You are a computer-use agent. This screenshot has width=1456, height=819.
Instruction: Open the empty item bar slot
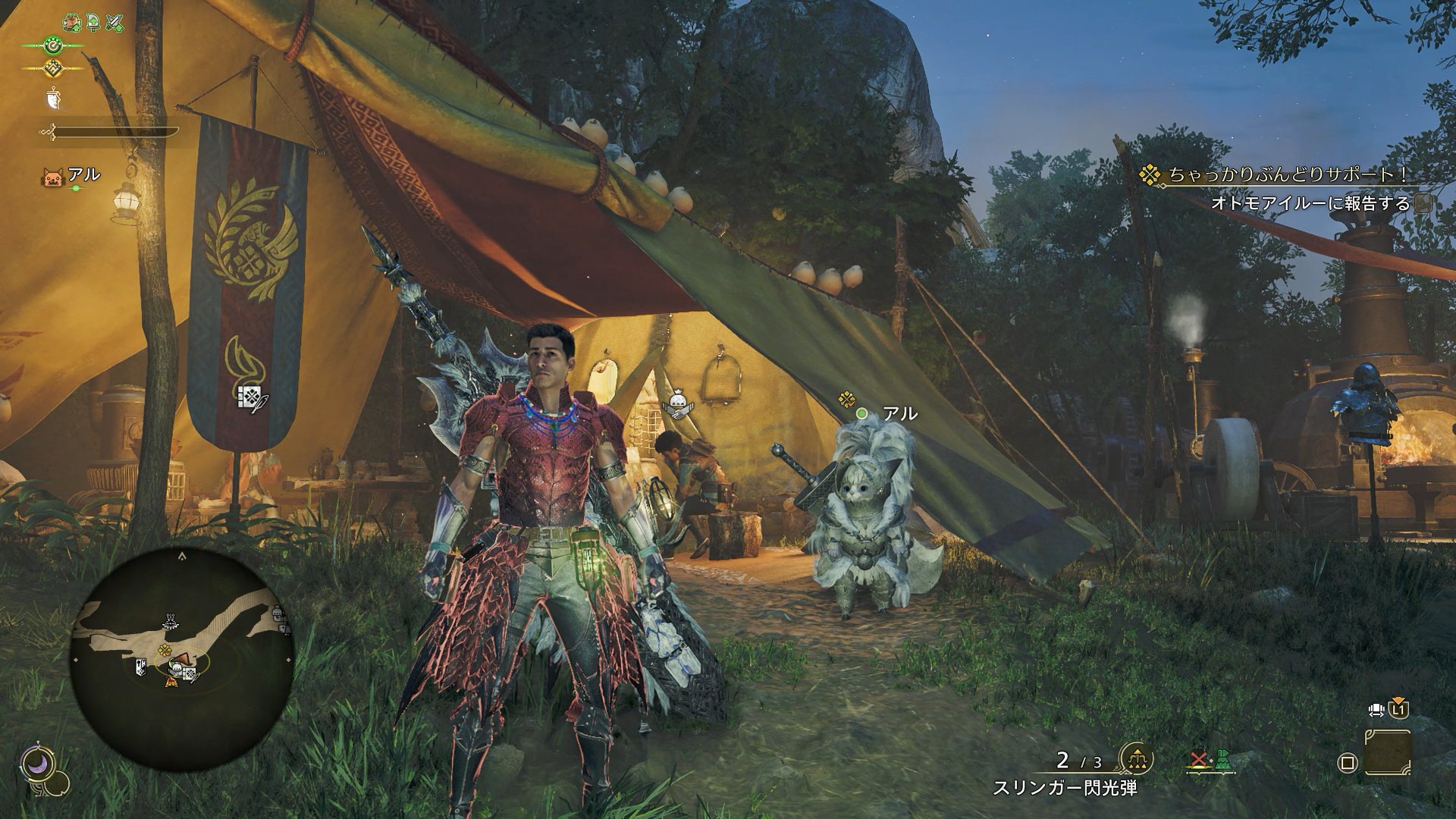[1388, 753]
